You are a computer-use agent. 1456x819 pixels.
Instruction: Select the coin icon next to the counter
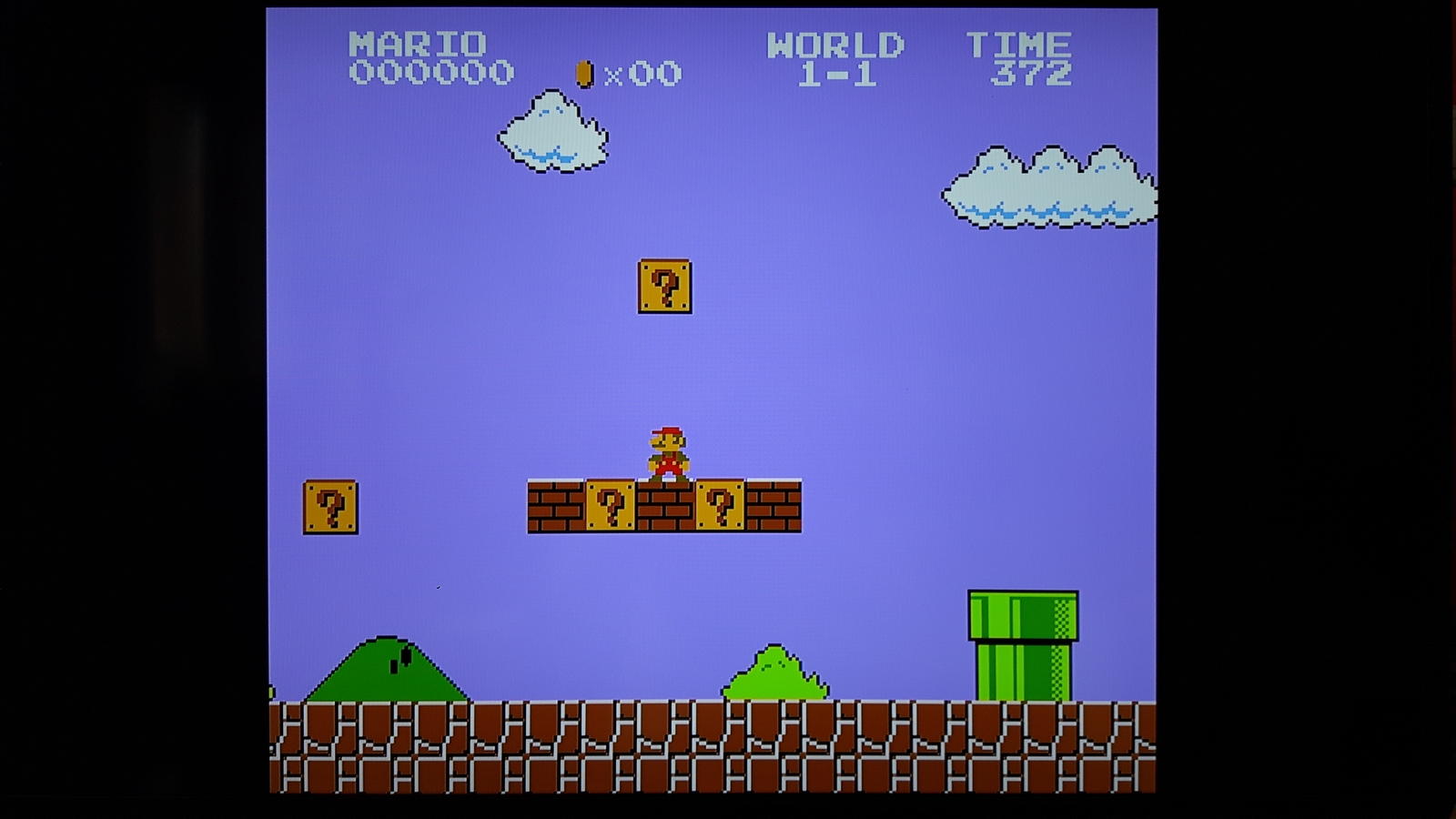583,73
